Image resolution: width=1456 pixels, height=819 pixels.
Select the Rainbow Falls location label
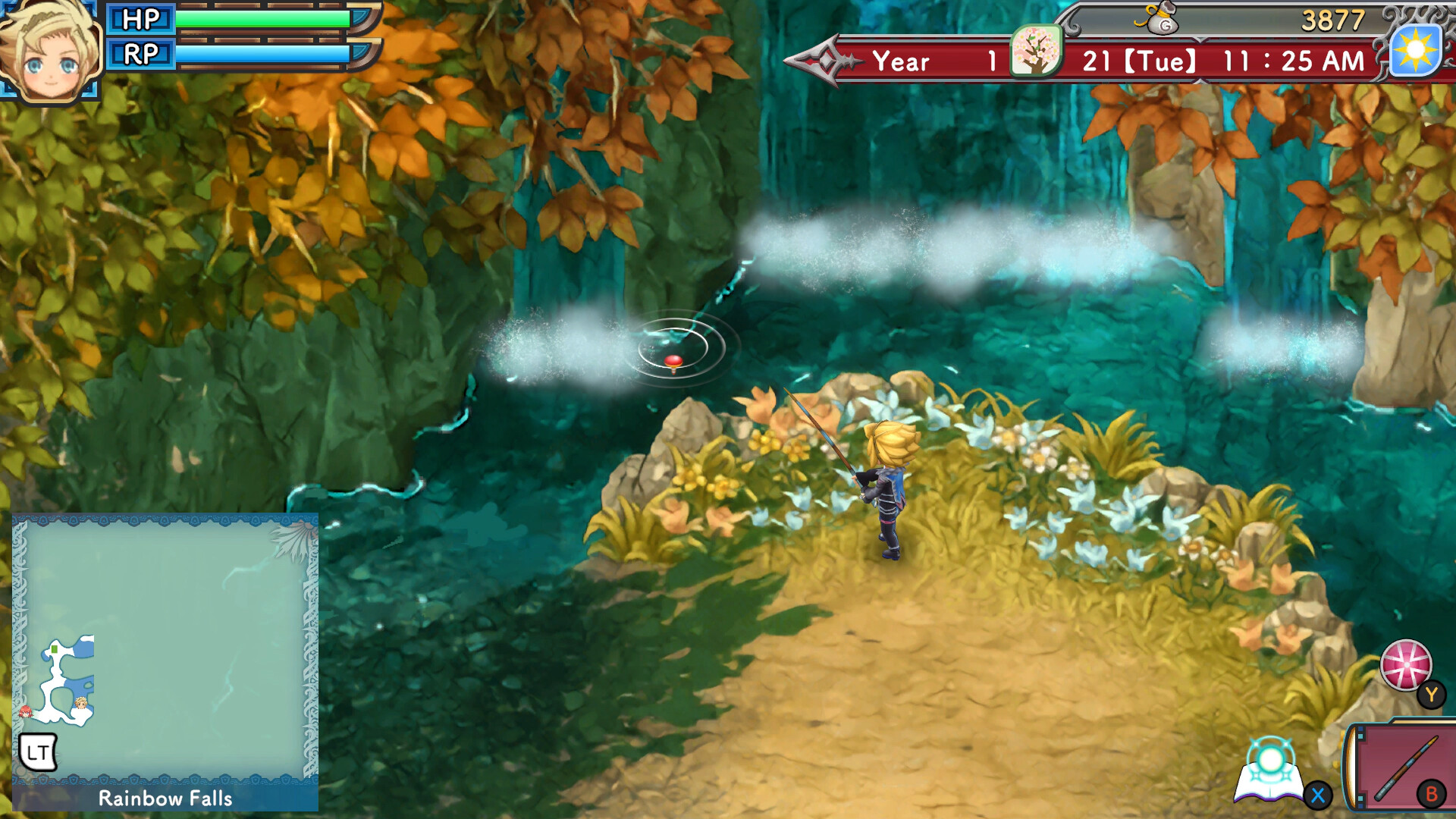coord(165,798)
